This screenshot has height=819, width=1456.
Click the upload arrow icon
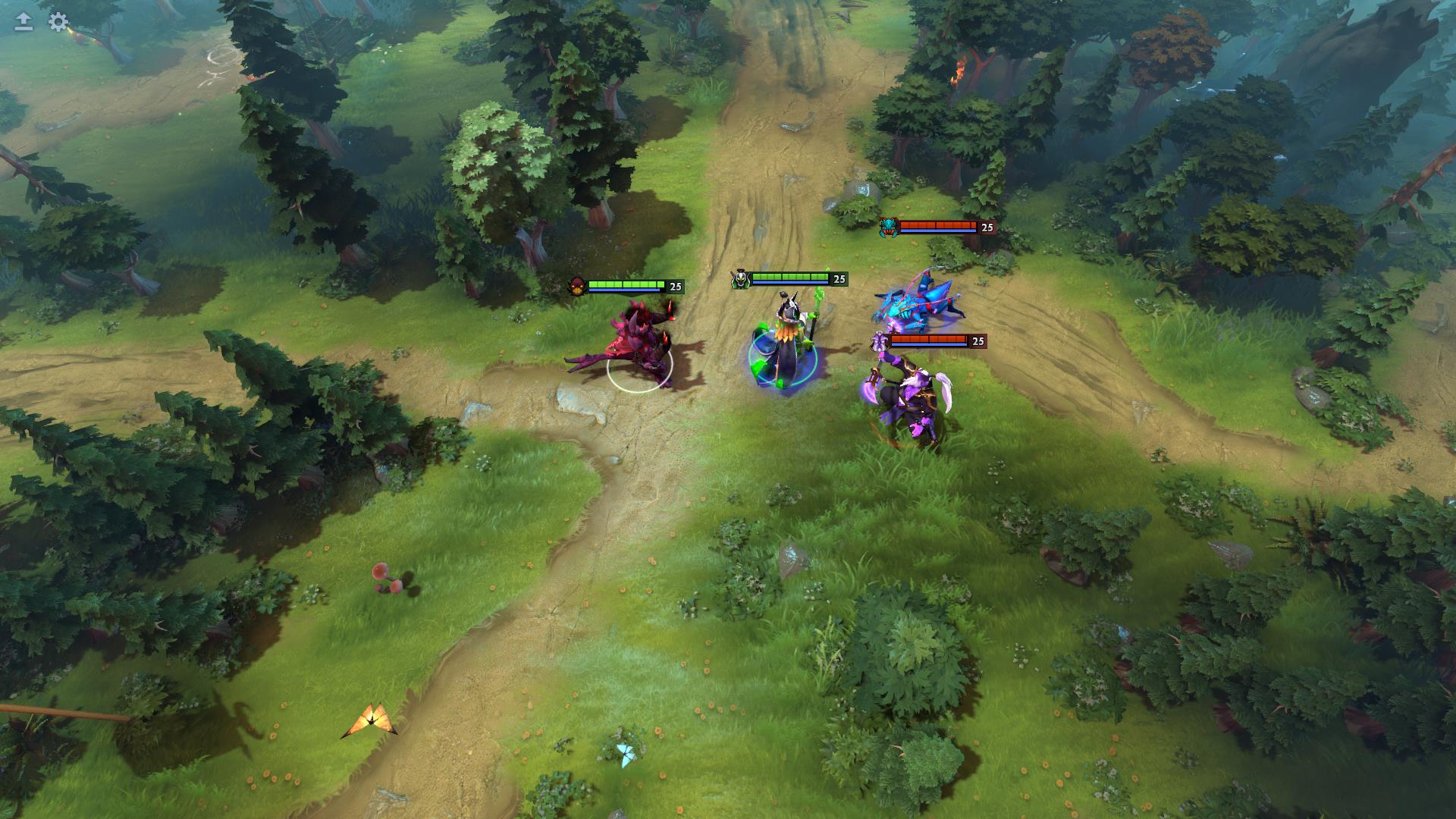[24, 22]
